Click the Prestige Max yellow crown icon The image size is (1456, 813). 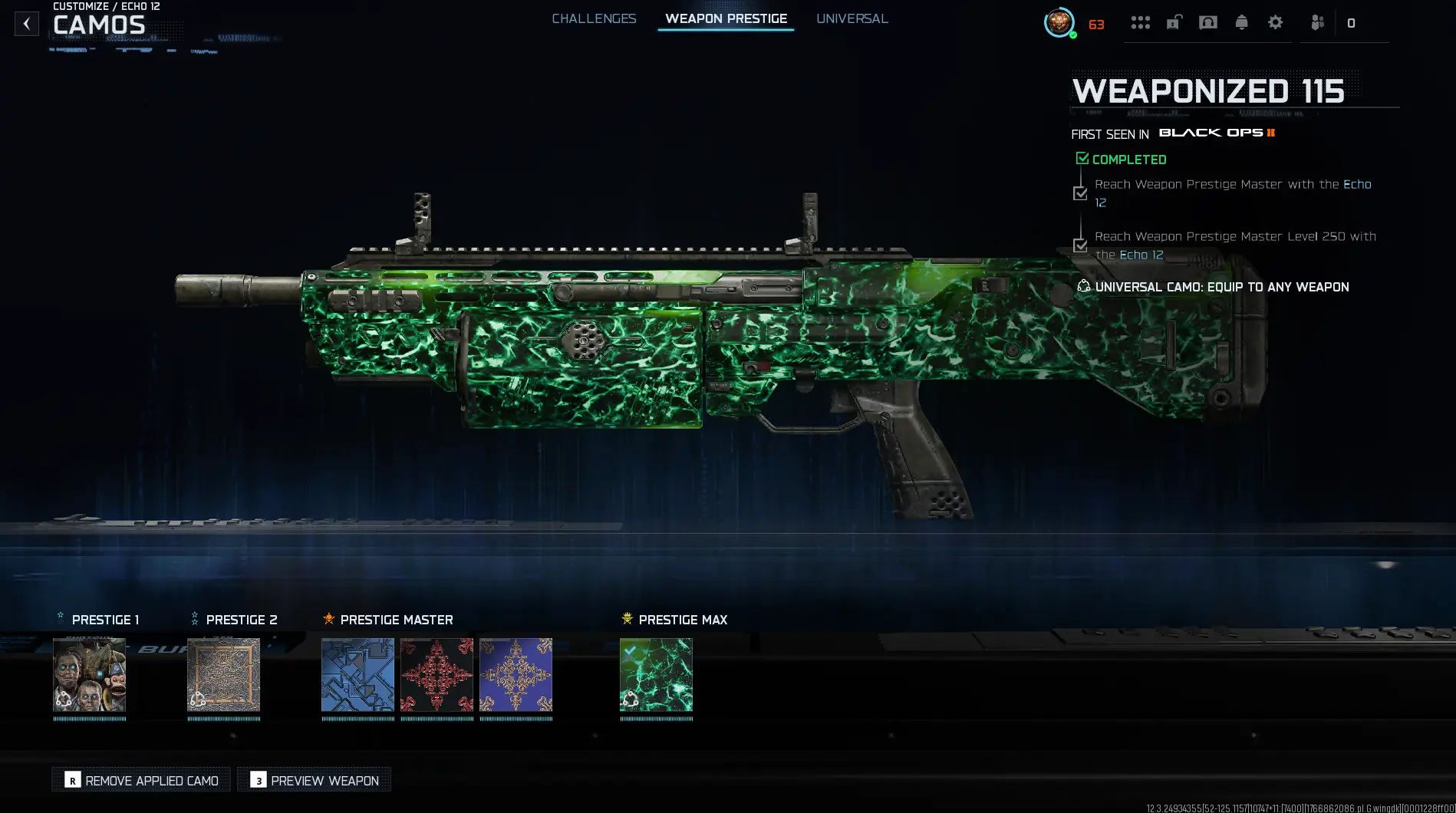[627, 618]
